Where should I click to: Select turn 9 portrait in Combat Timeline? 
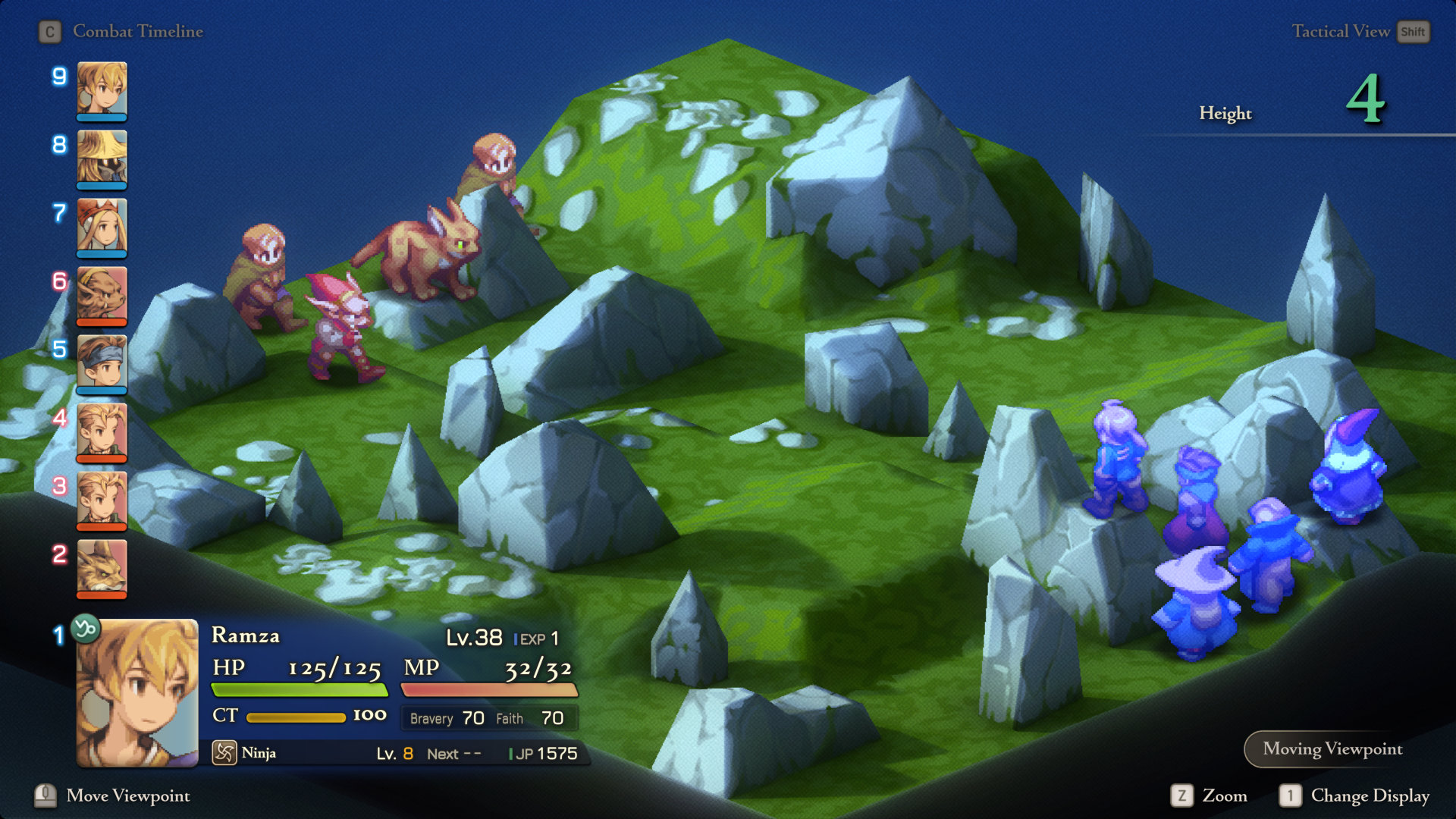point(102,91)
